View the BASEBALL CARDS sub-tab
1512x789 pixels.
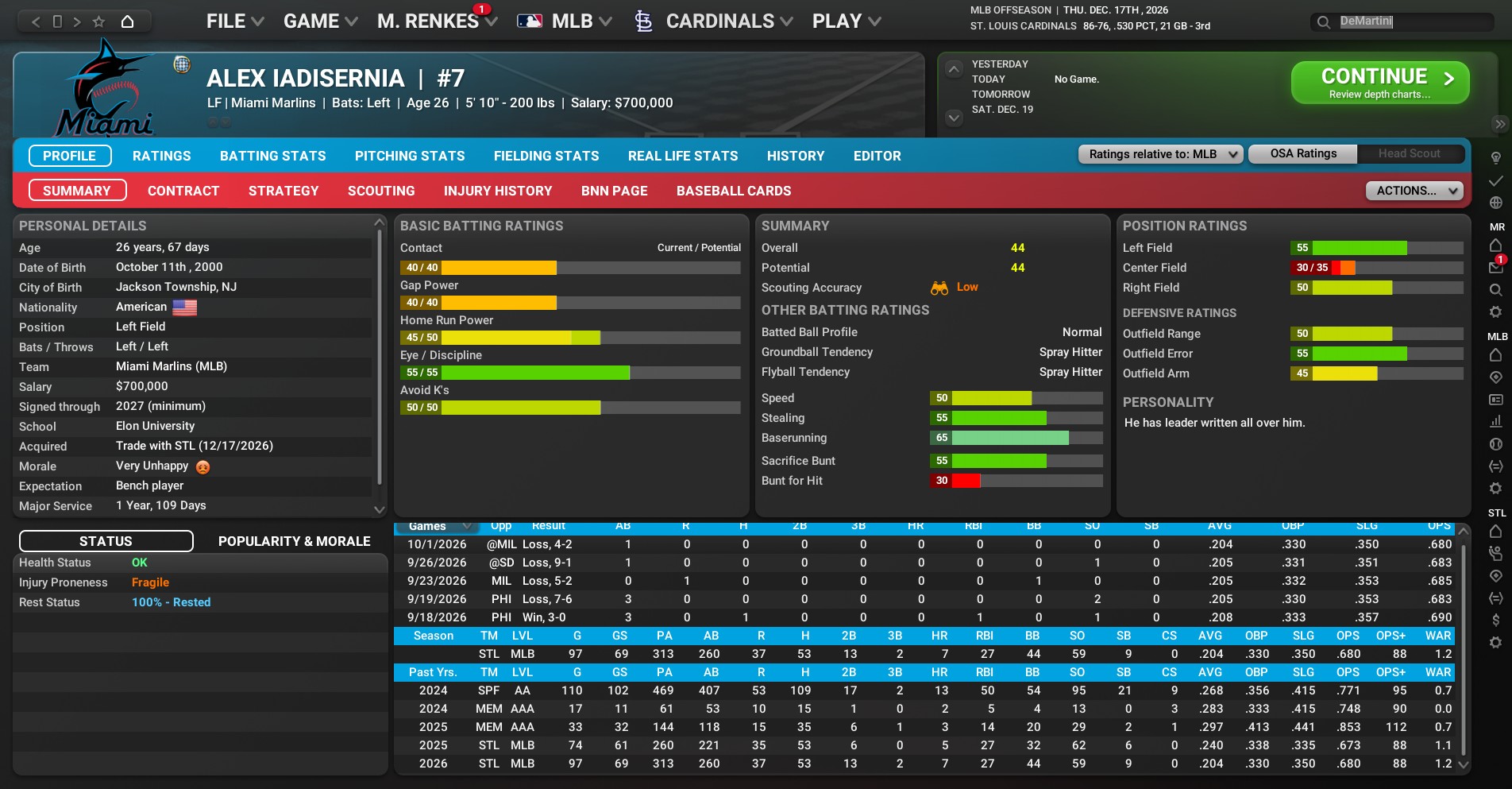(x=733, y=191)
